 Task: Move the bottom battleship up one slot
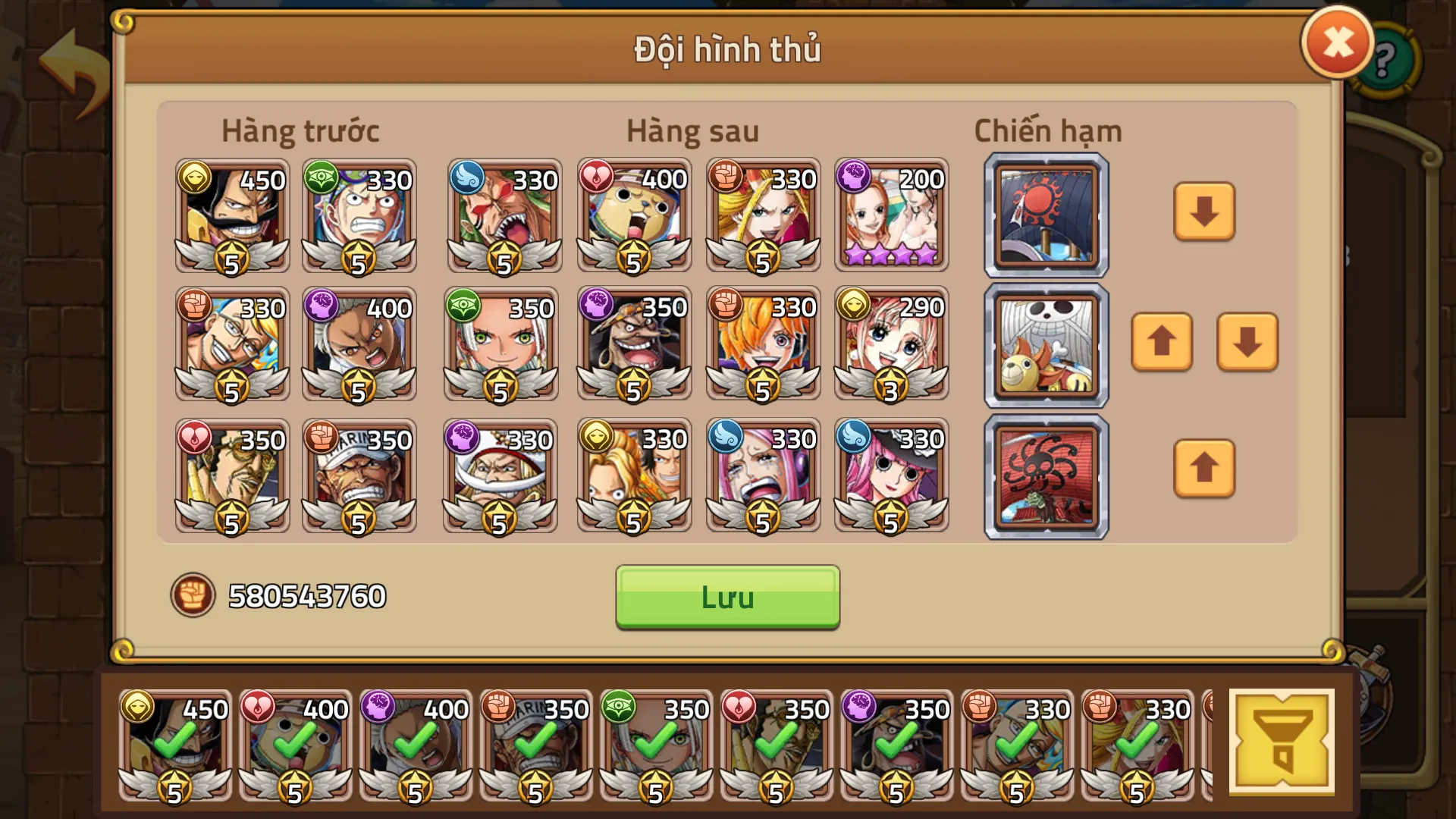tap(1203, 469)
